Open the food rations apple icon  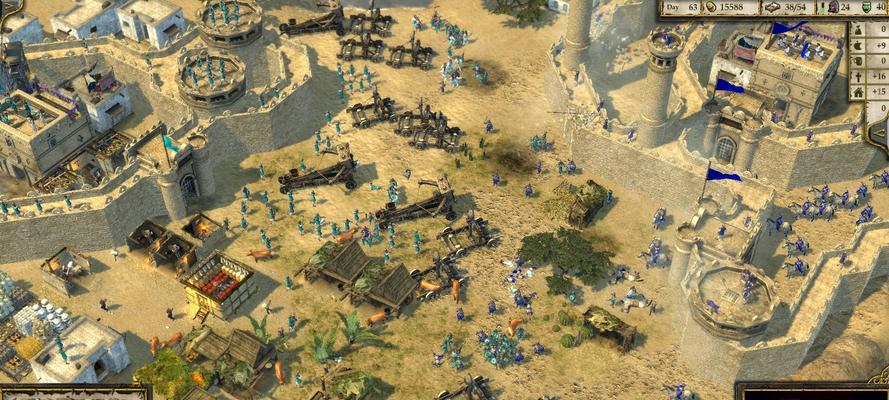[858, 45]
